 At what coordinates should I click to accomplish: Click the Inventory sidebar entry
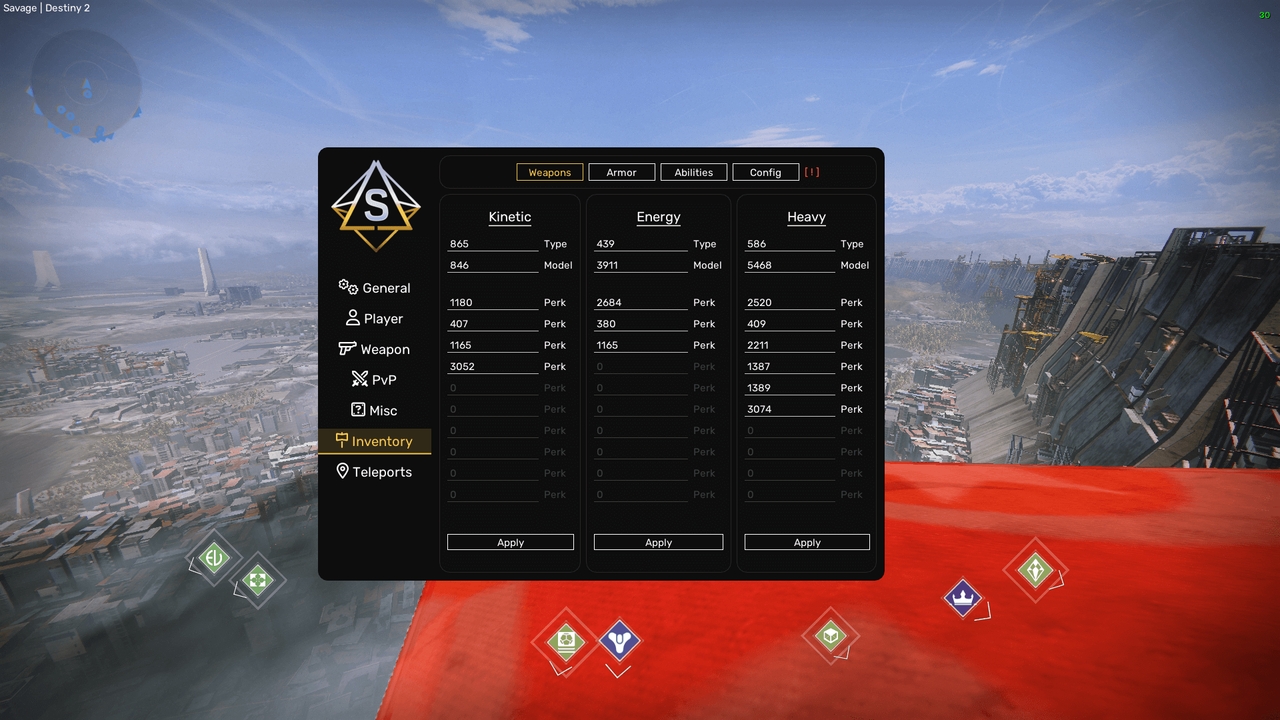375,441
